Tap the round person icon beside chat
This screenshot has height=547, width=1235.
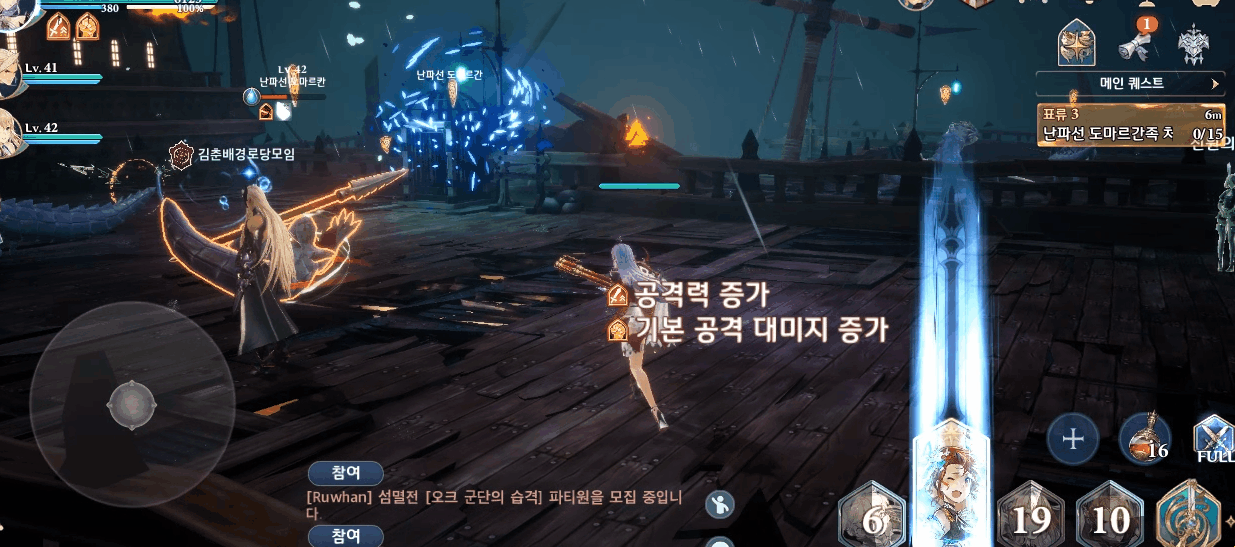coord(719,505)
